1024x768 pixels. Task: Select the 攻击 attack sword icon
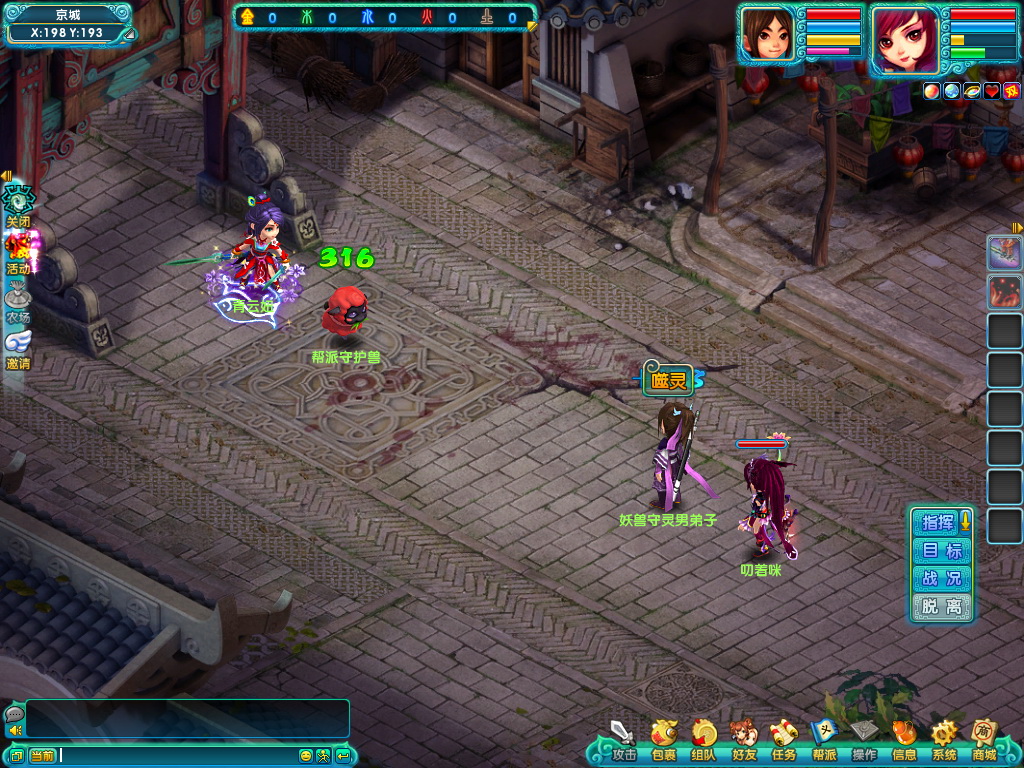coord(623,738)
